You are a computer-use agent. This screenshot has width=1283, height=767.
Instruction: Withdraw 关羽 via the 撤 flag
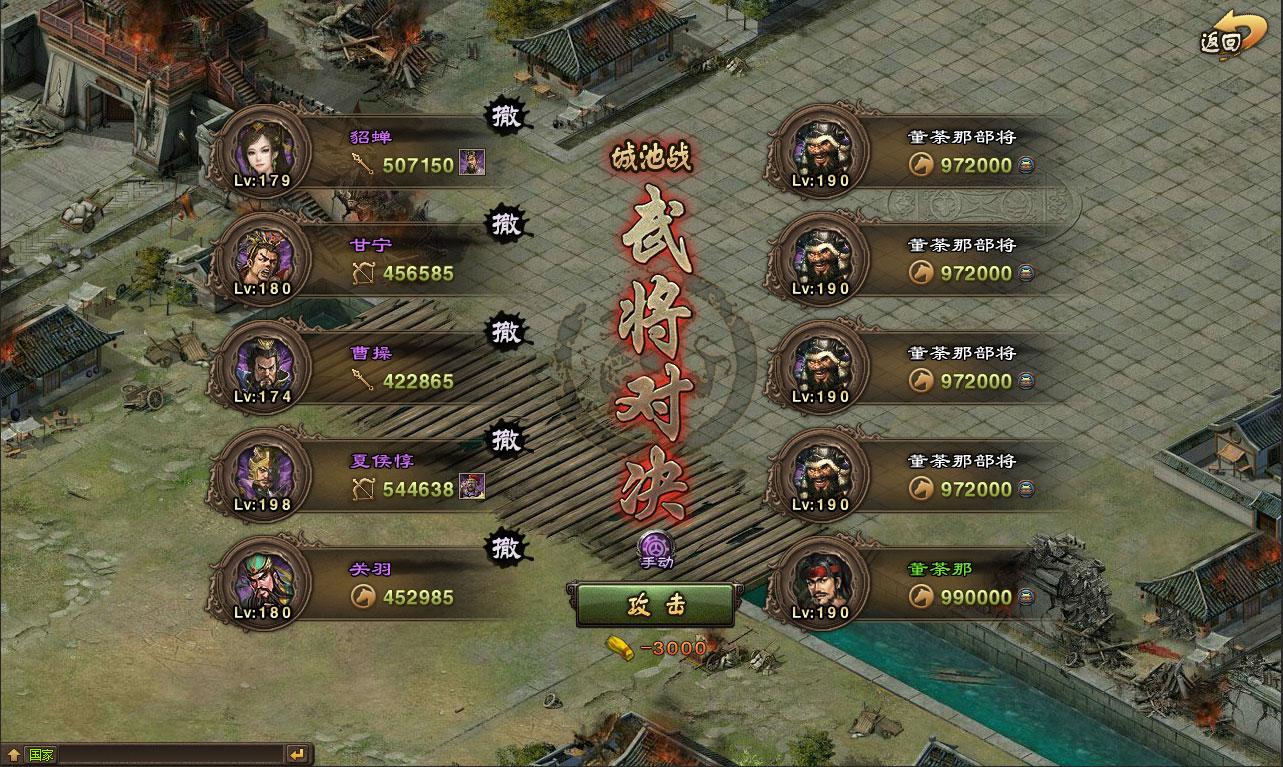[506, 548]
